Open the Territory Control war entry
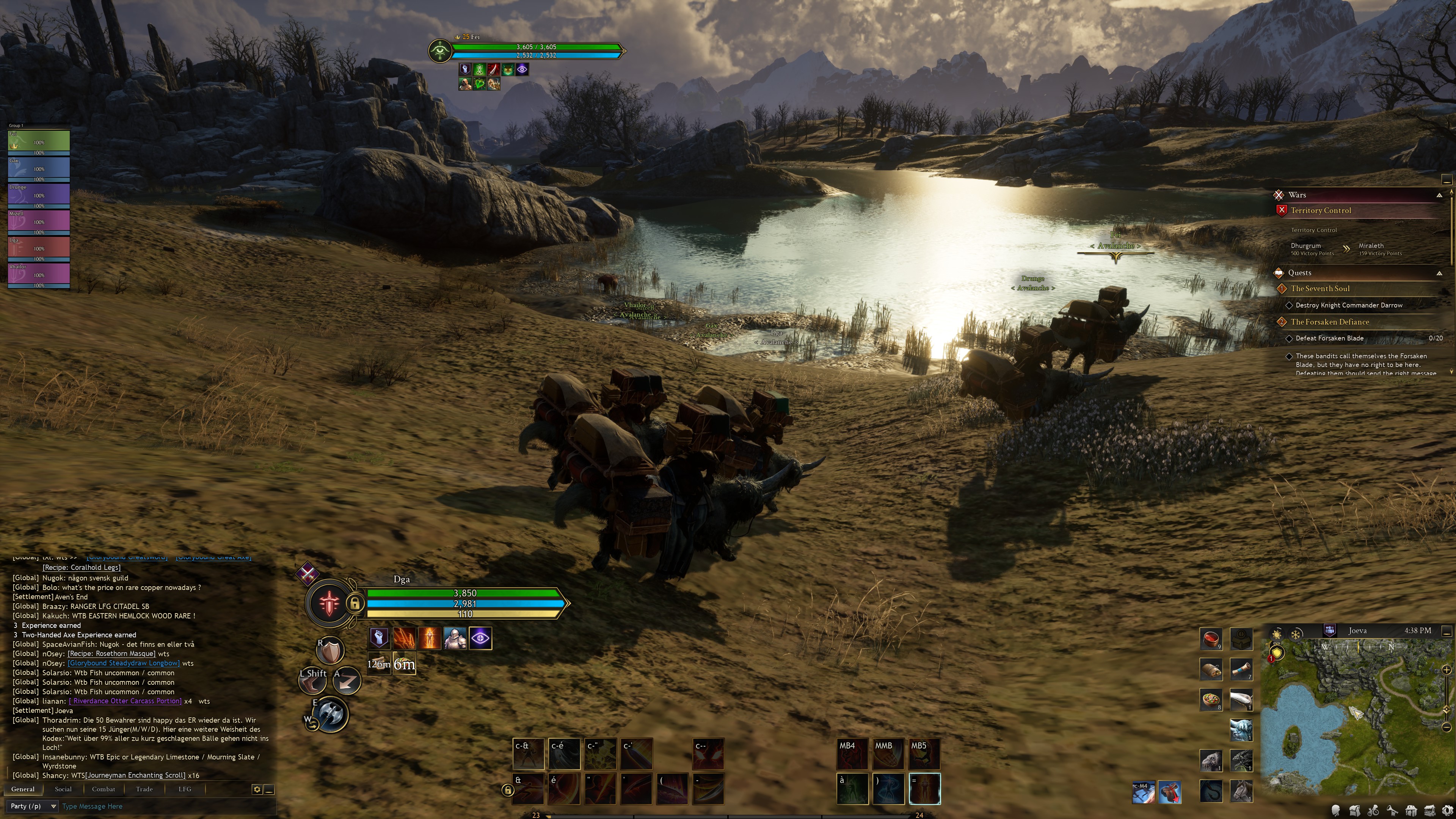 [x=1320, y=210]
